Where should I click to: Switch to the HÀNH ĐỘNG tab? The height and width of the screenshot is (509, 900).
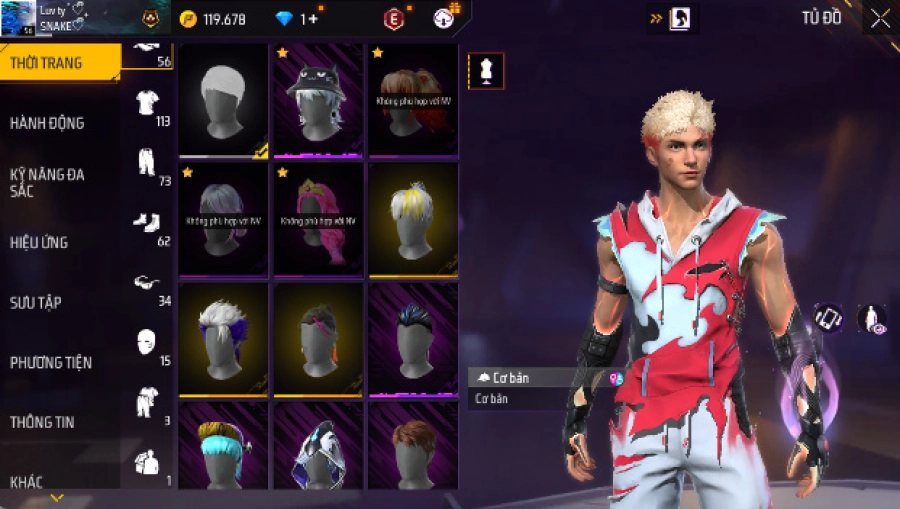[47, 123]
